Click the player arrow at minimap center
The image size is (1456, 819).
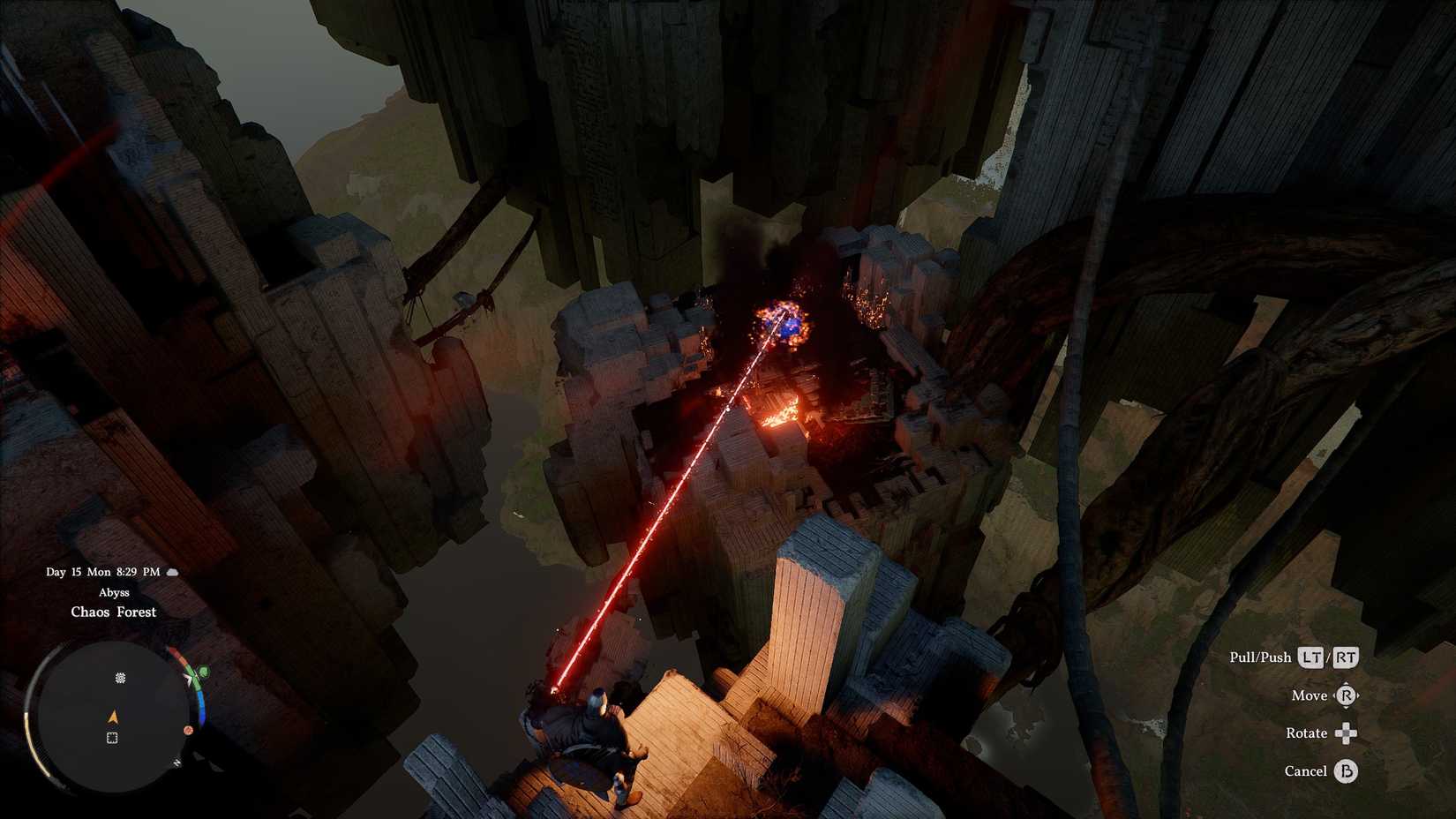click(112, 717)
